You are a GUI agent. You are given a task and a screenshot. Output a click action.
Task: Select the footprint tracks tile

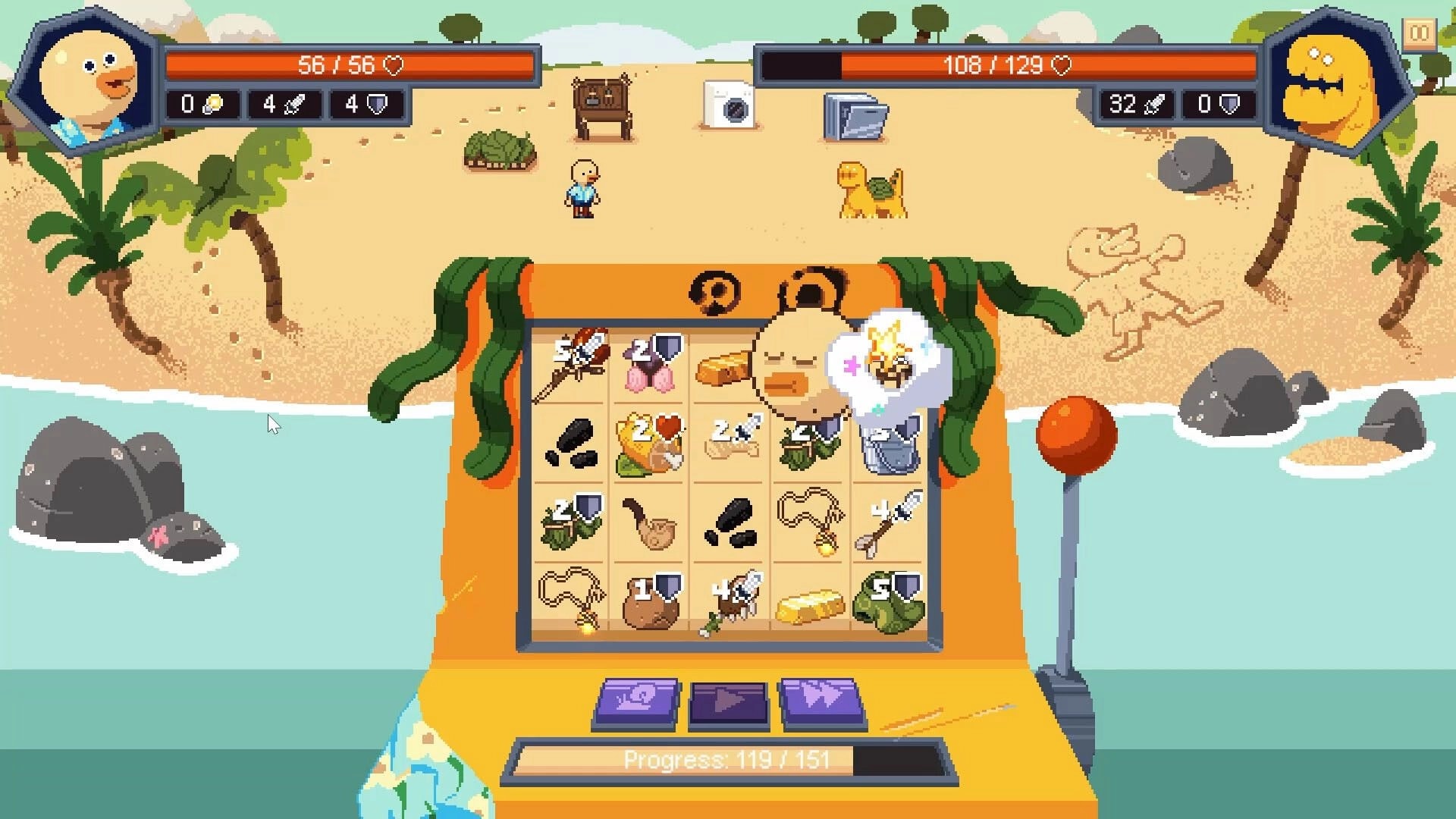573,446
